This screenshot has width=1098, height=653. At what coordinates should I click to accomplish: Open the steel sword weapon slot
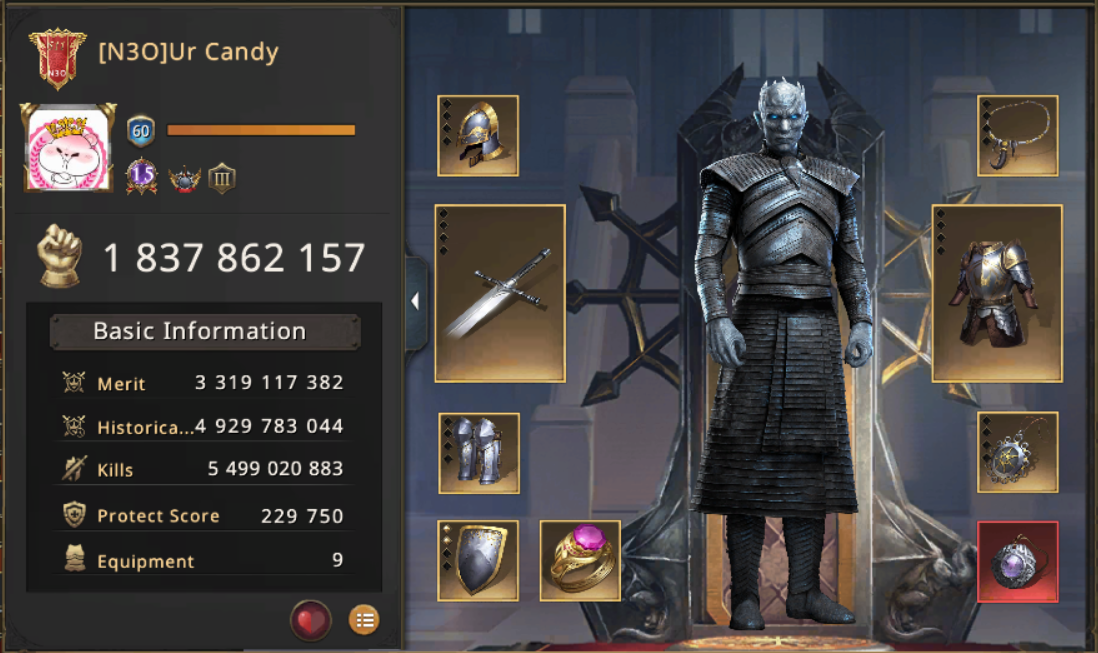[x=500, y=294]
